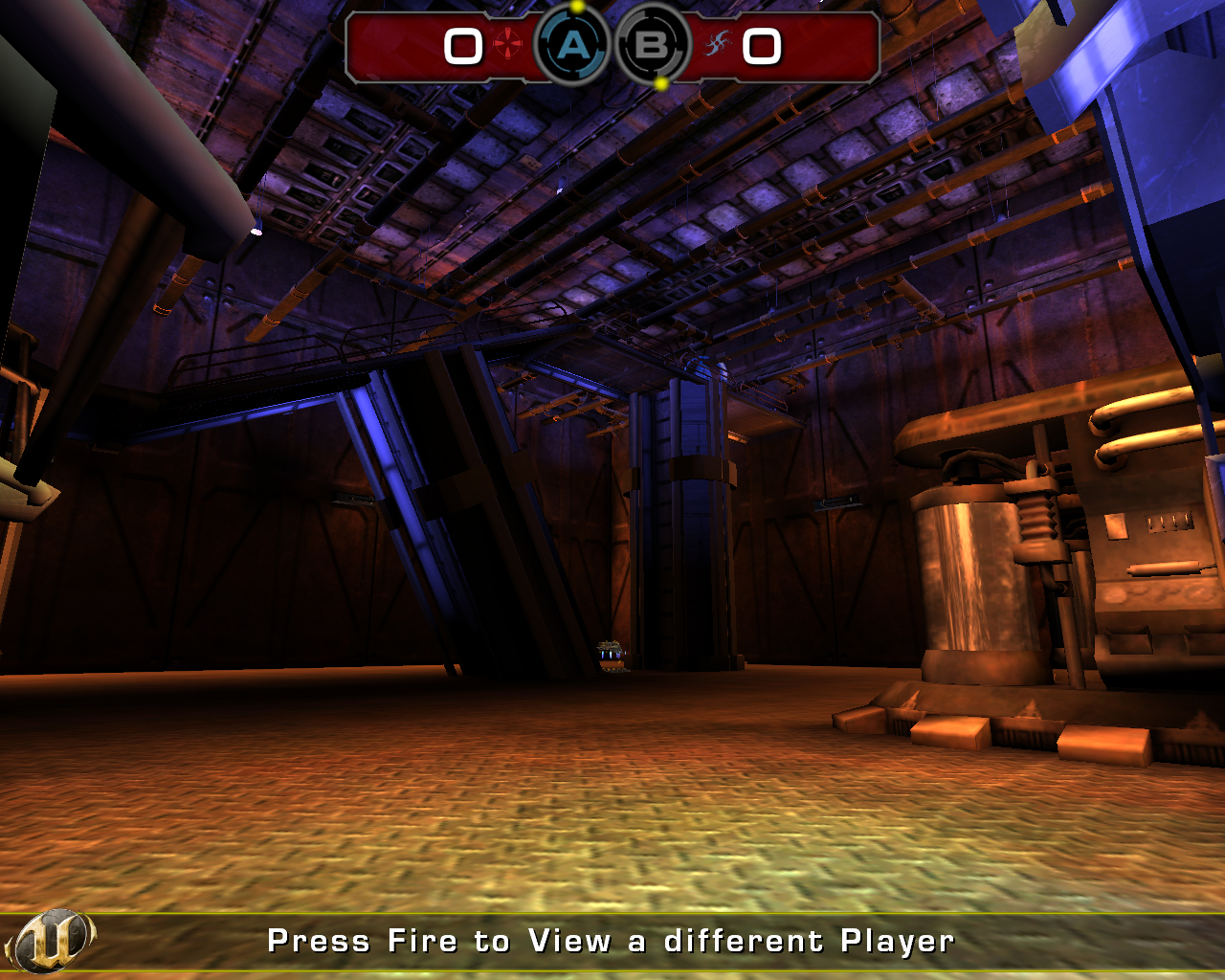Select the blue score counter reading zero
Viewport: 1225px width, 980px height.
[x=761, y=47]
